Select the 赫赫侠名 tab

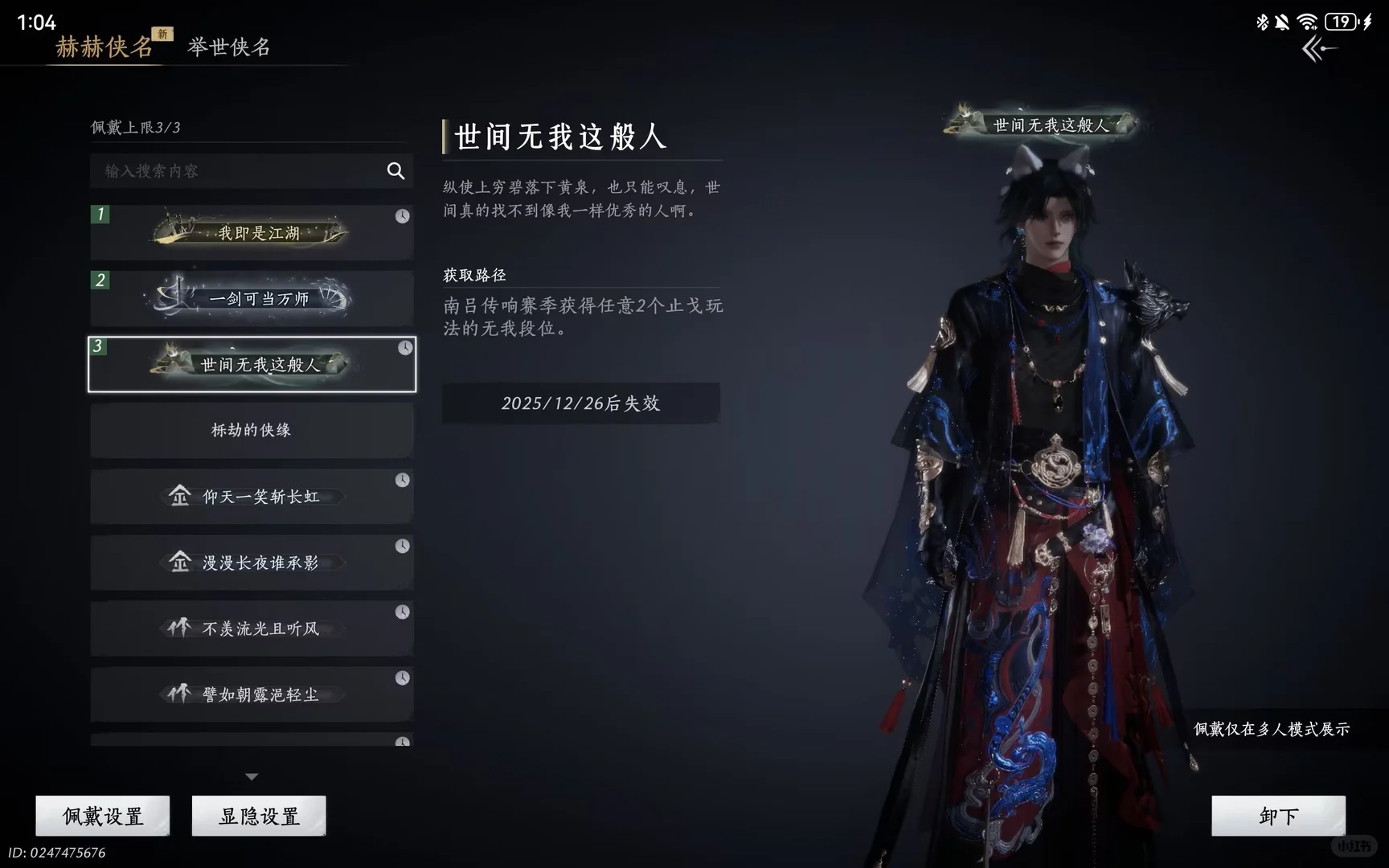(103, 47)
